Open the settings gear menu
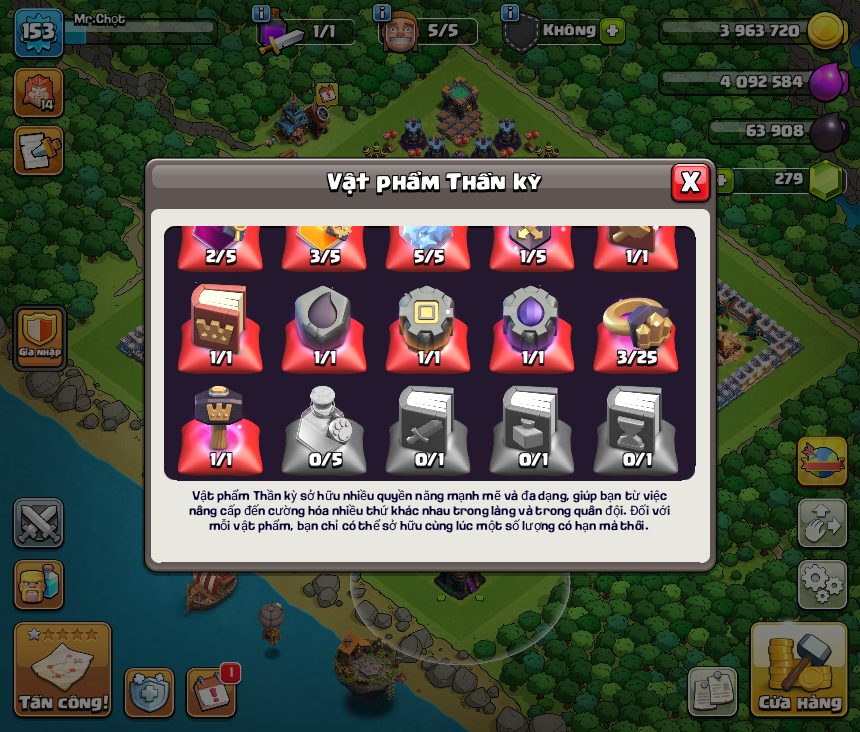Screen dimensions: 860x732 821,584
